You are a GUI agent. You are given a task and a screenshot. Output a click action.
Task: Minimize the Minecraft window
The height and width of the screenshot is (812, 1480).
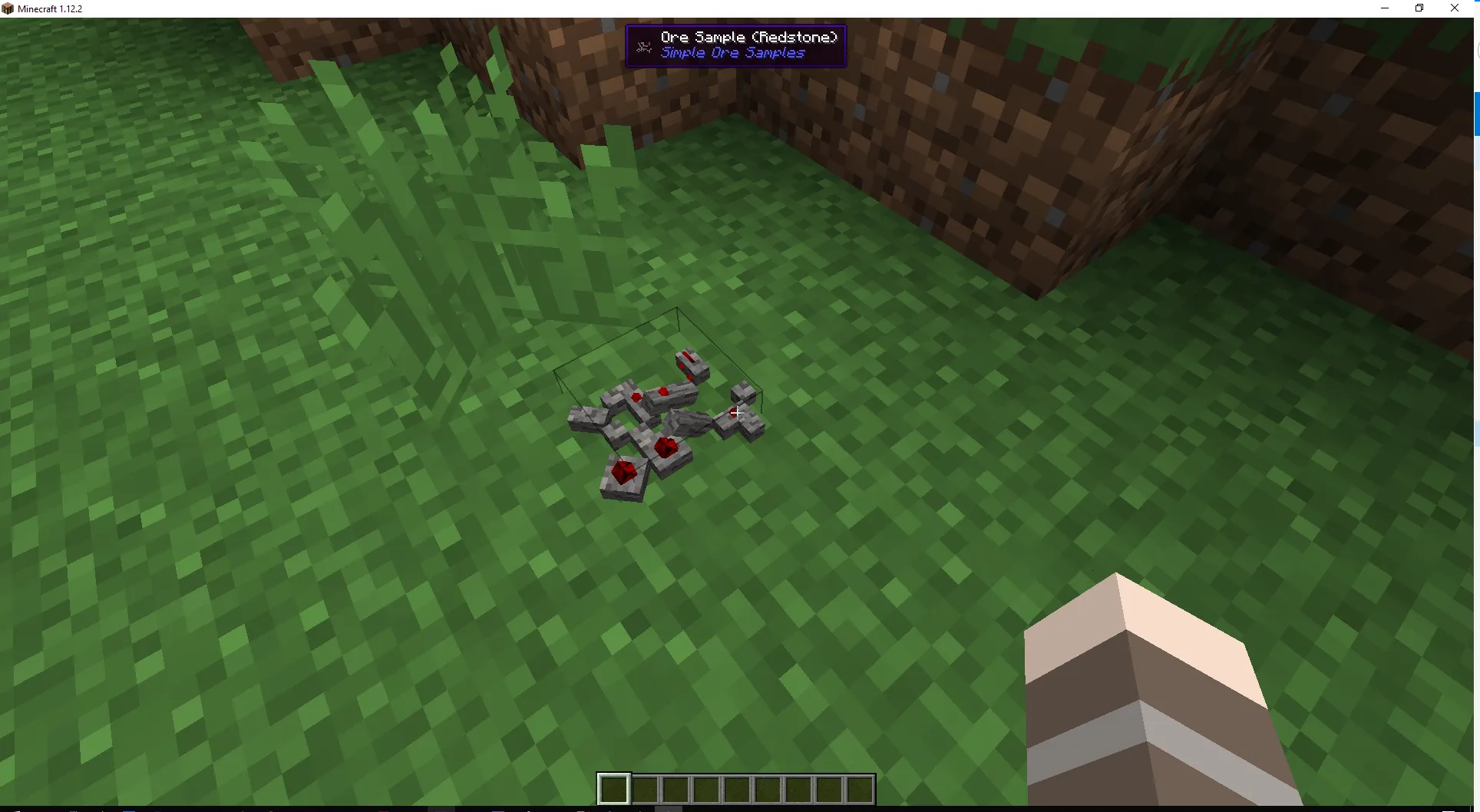[1385, 8]
